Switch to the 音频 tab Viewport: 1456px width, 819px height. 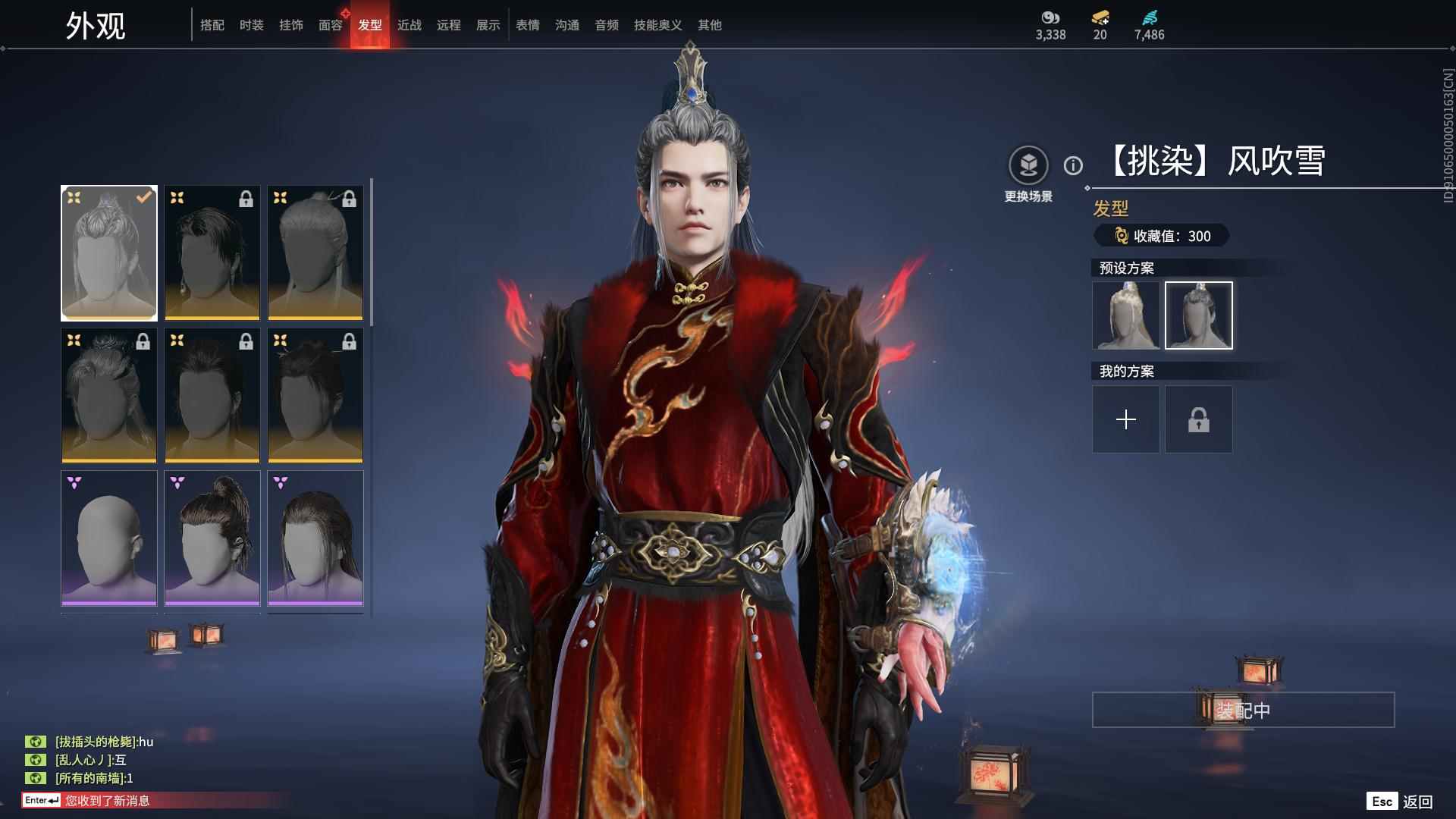point(606,25)
